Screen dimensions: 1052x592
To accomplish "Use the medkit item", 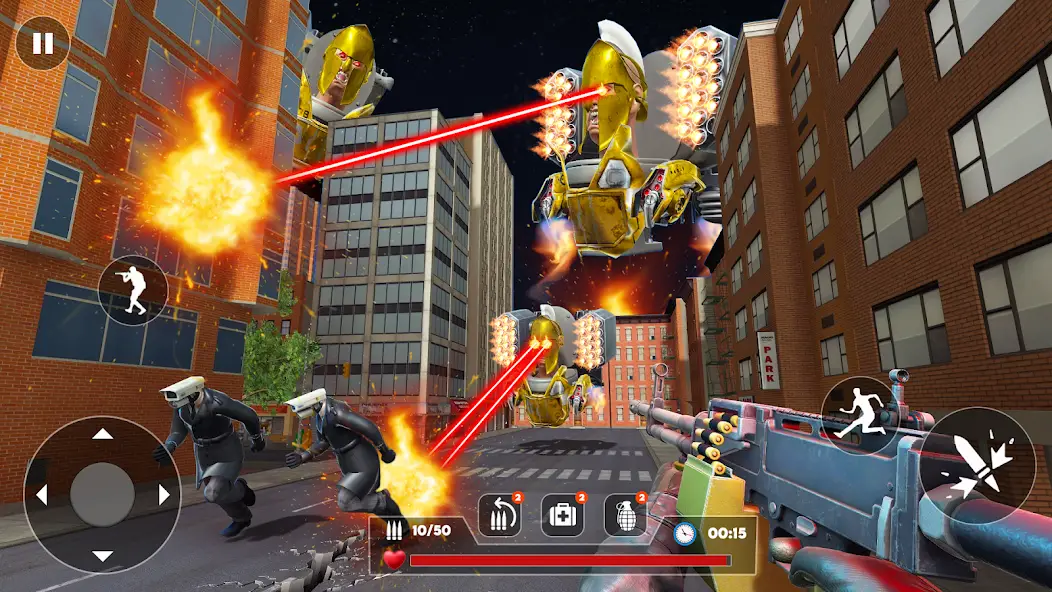I will click(563, 515).
